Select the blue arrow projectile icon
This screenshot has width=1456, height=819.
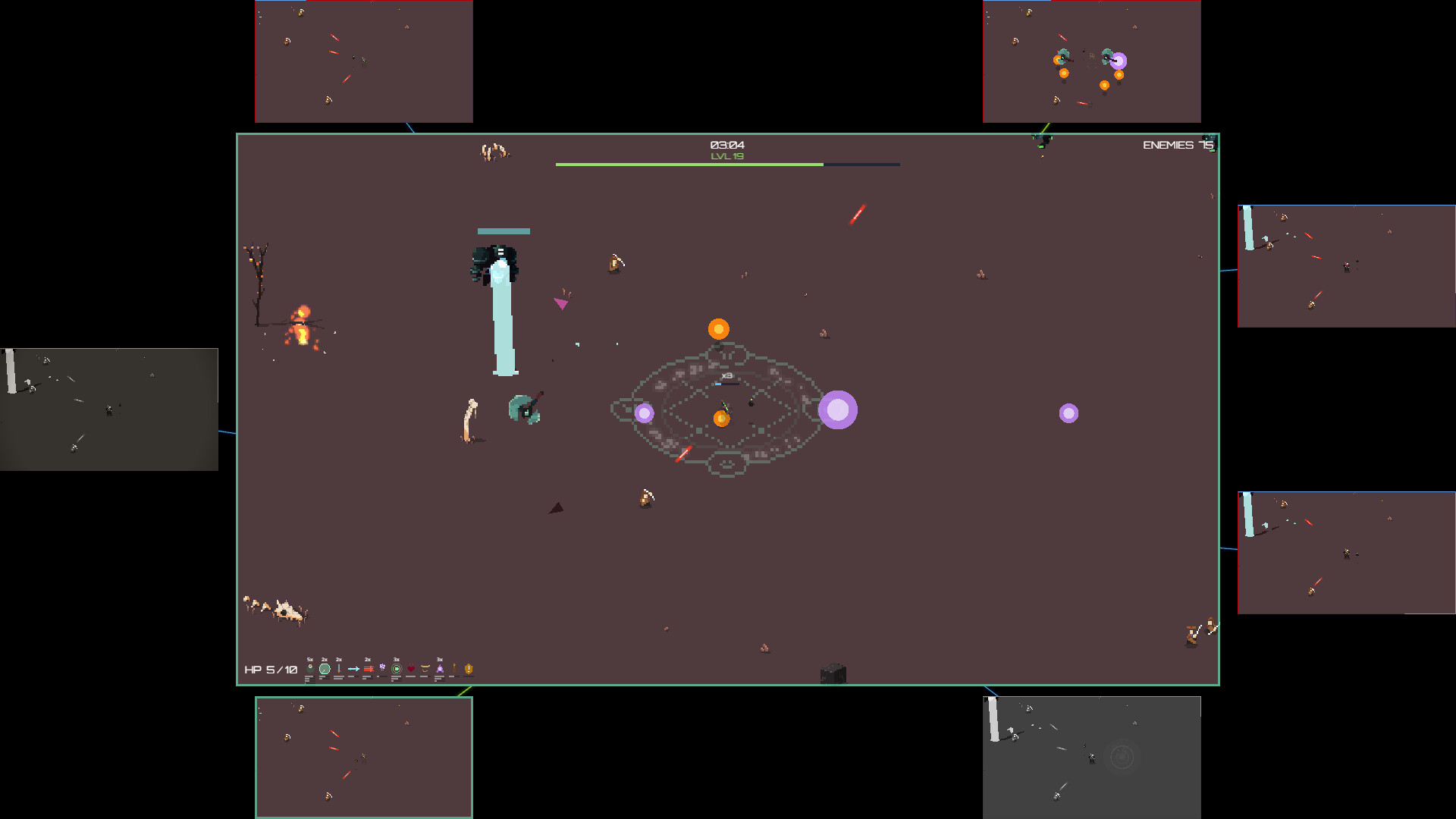pyautogui.click(x=353, y=669)
